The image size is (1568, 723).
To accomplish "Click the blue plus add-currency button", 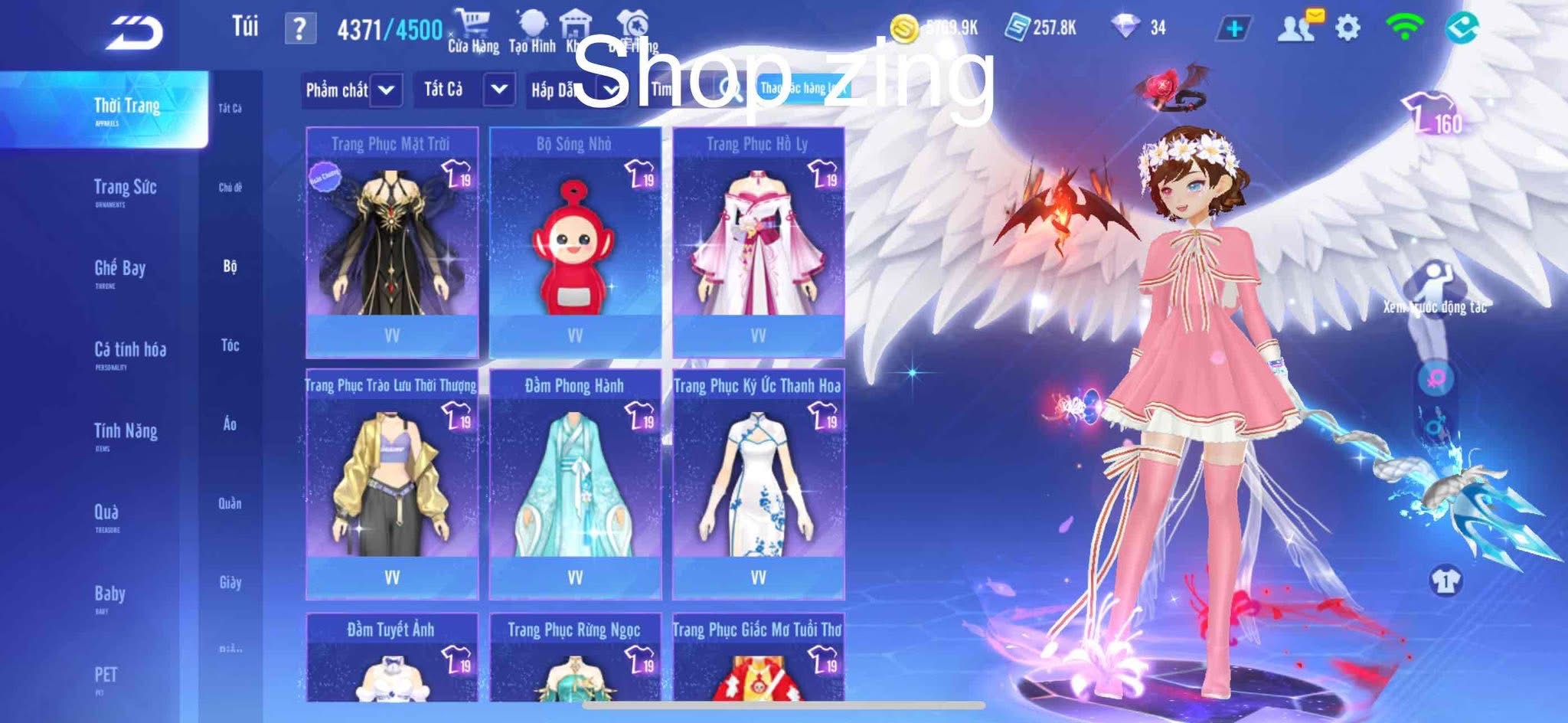I will pos(1234,29).
